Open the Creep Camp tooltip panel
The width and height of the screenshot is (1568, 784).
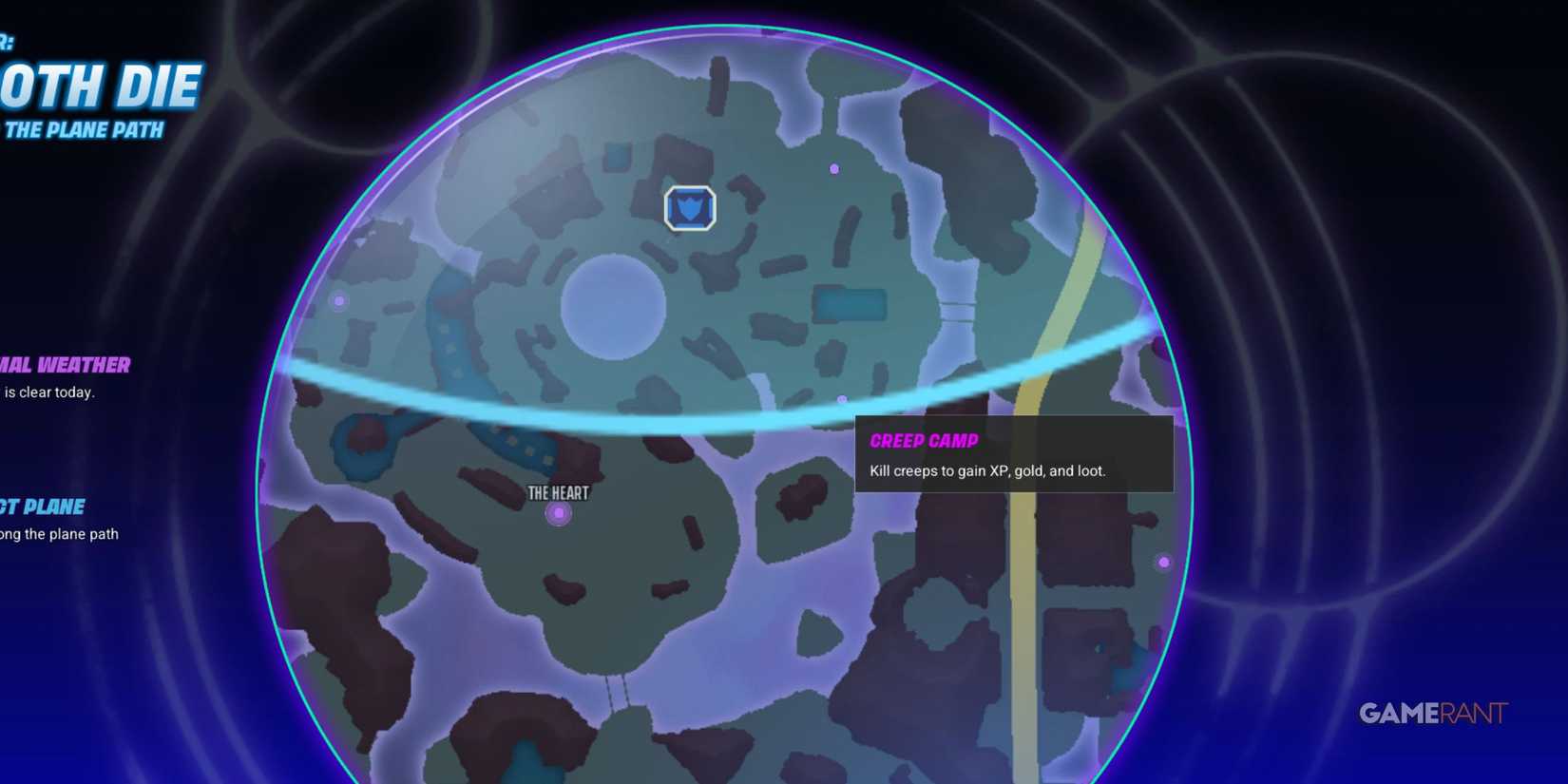1014,454
